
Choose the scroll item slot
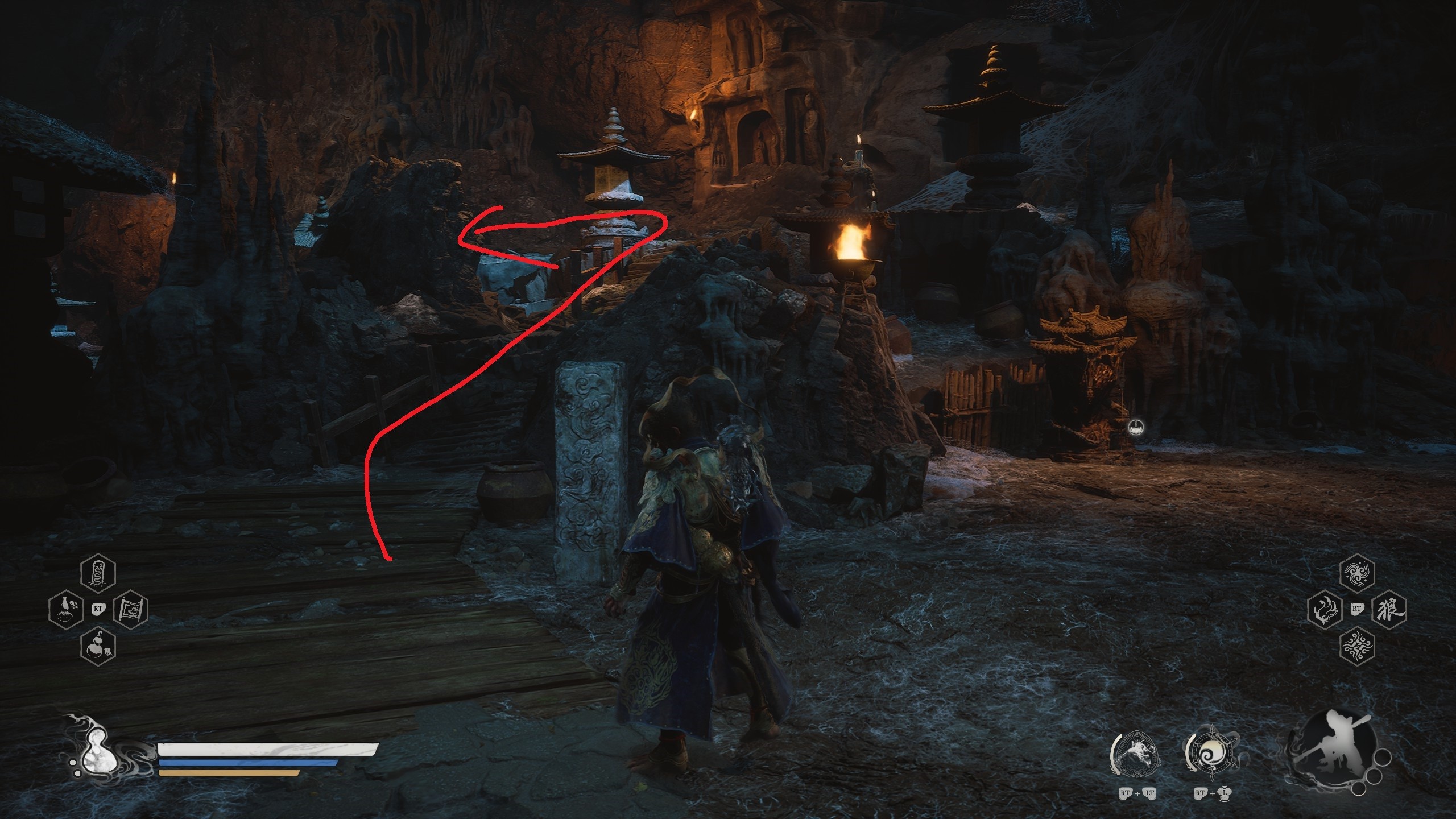131,609
